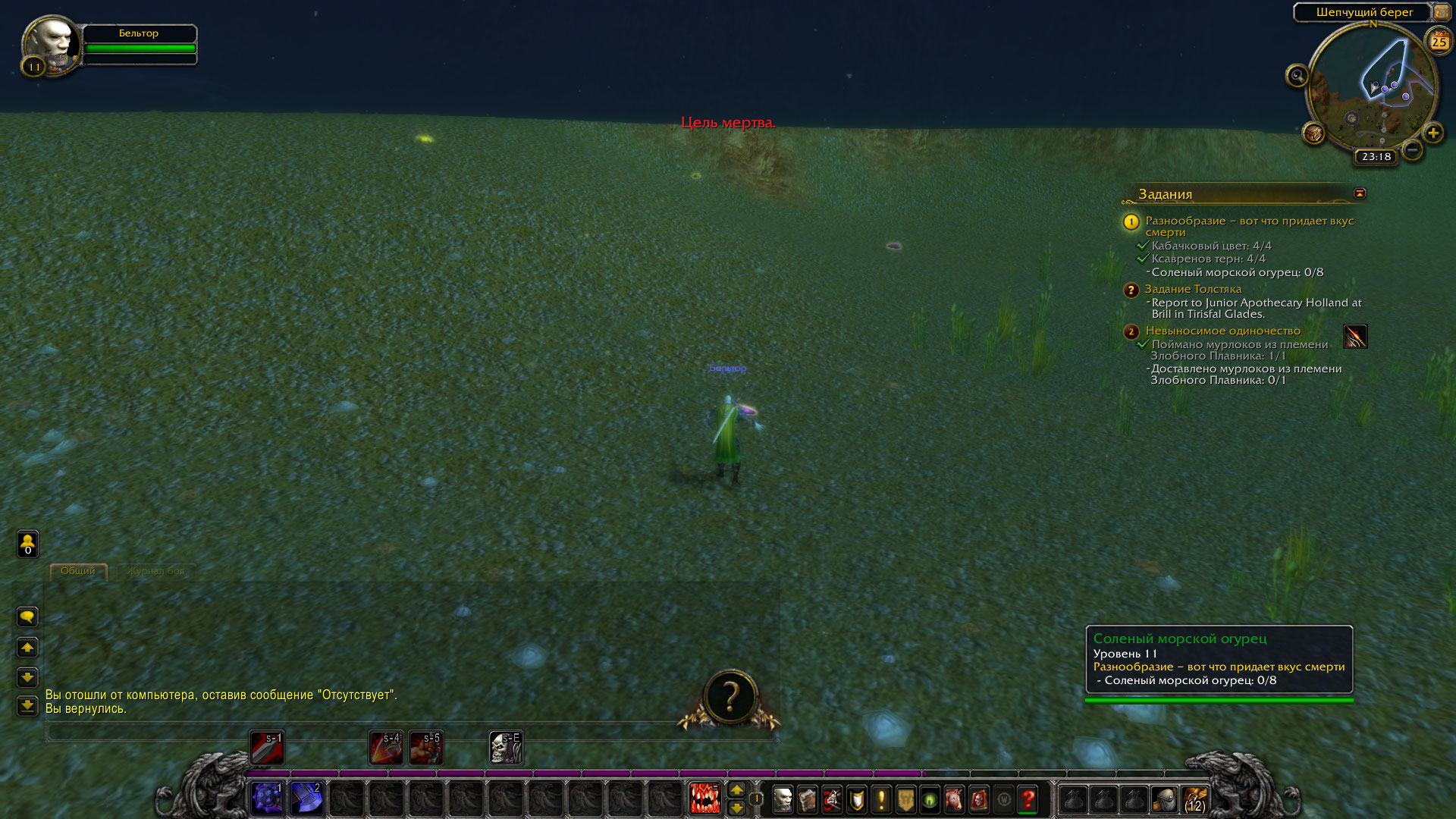Switch to the Журнал боя tab
1456x819 pixels.
coord(155,571)
